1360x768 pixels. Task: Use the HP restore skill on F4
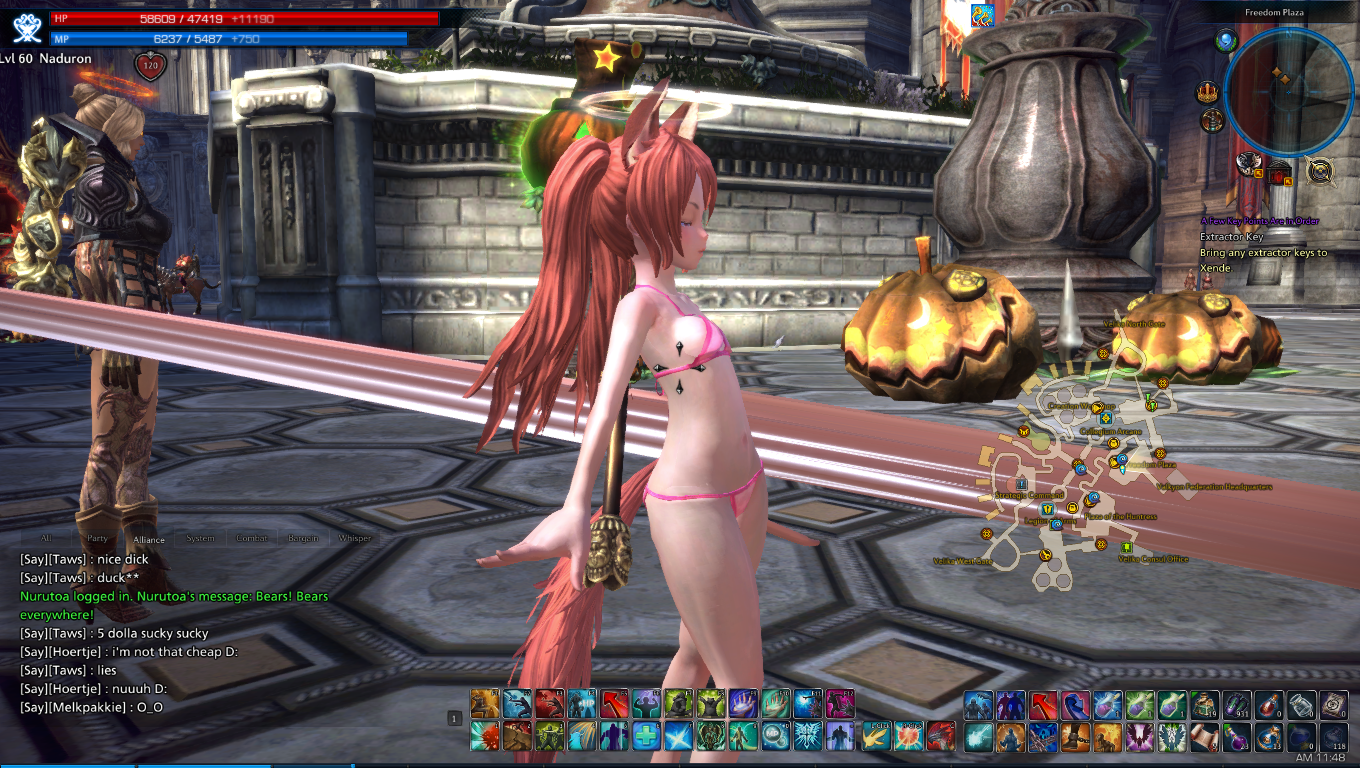pos(582,703)
